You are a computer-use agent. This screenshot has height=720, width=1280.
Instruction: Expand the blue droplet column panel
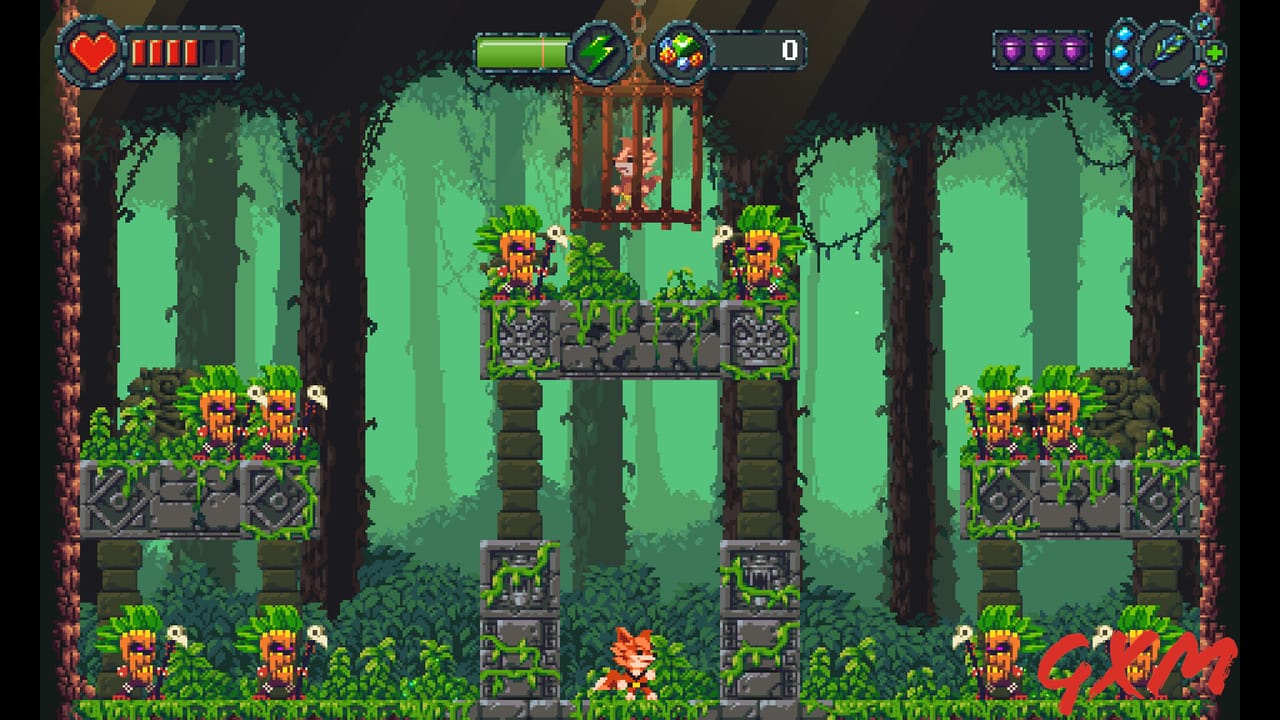point(1123,51)
